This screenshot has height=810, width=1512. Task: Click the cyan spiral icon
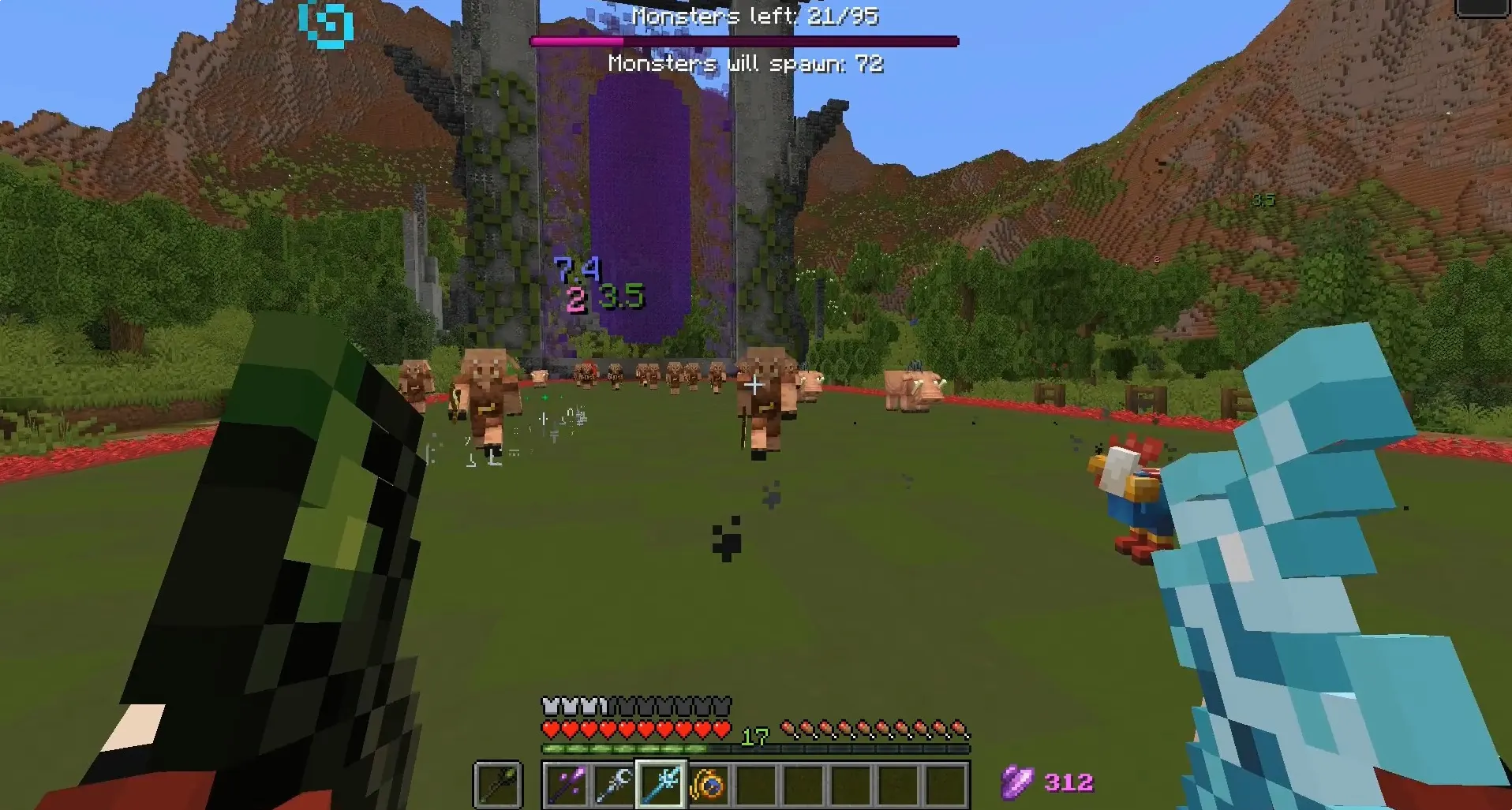point(326,24)
